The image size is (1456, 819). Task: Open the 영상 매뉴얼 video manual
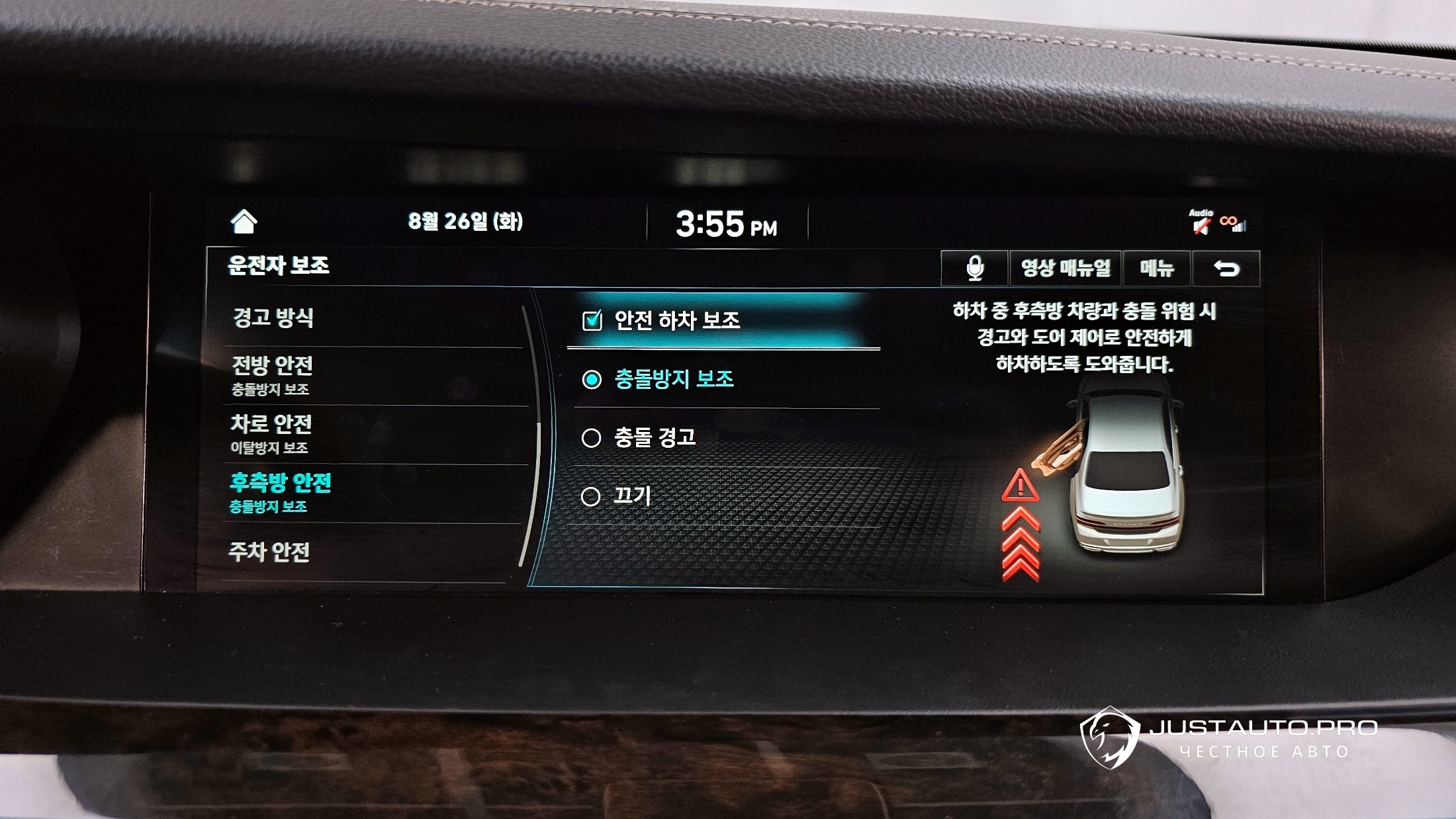tap(1065, 269)
